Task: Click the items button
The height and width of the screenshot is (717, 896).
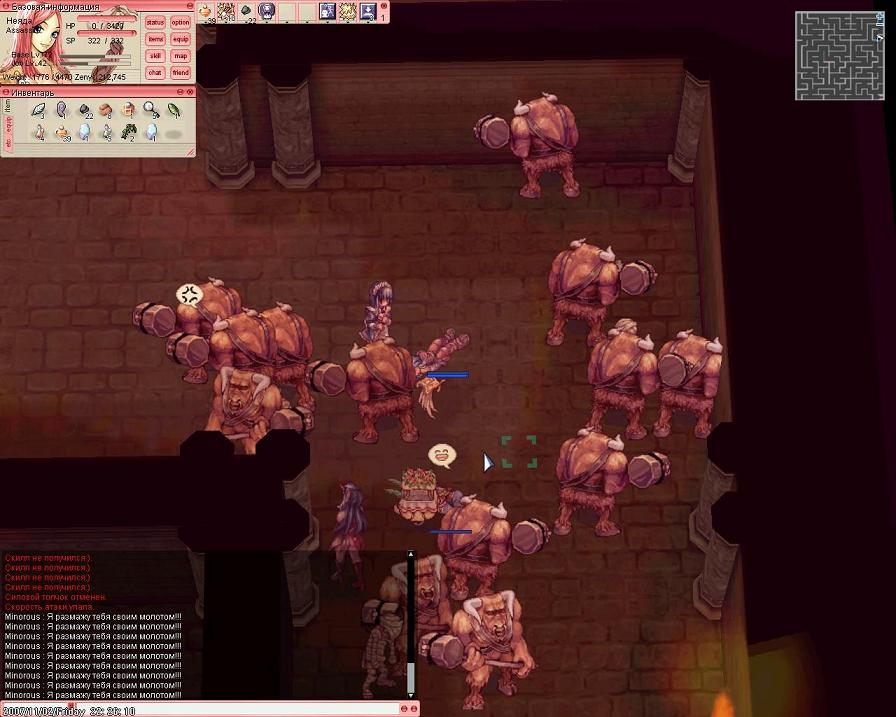Action: (x=155, y=39)
